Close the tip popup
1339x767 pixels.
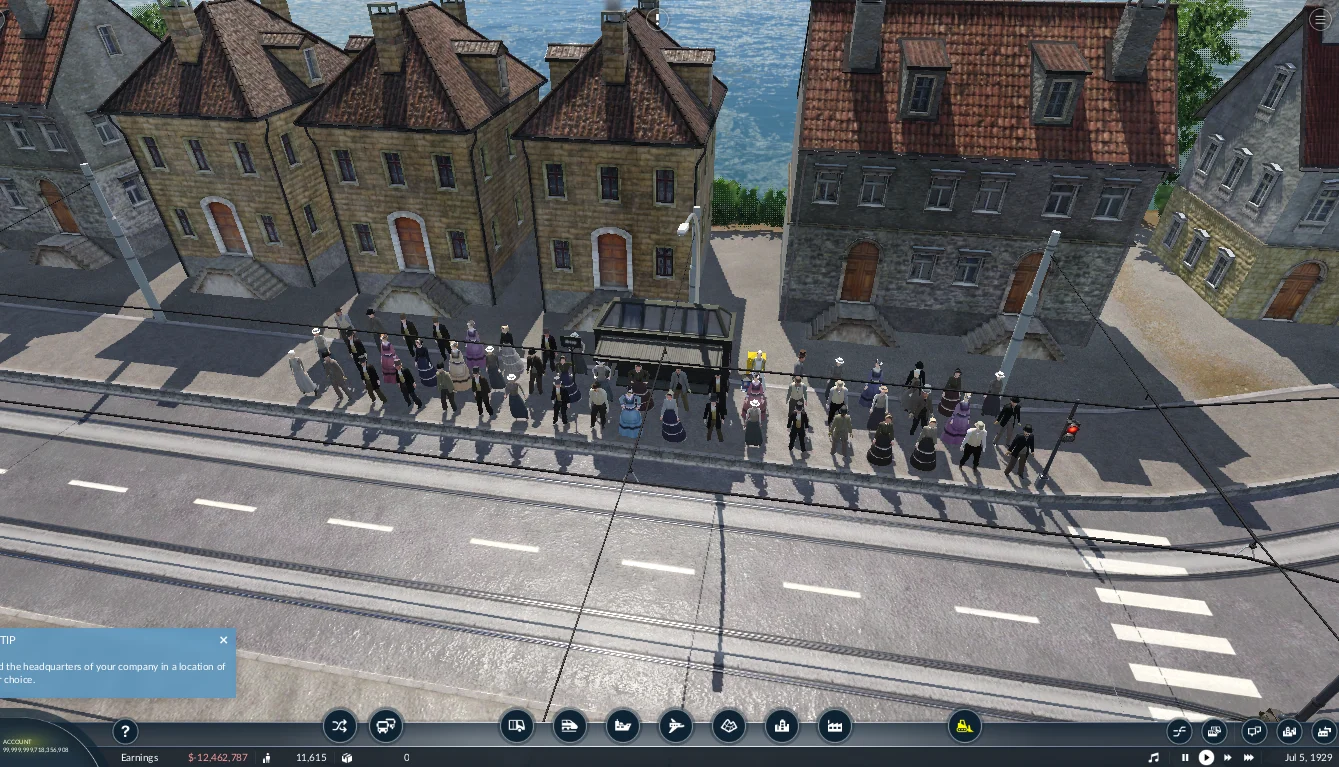coord(223,640)
